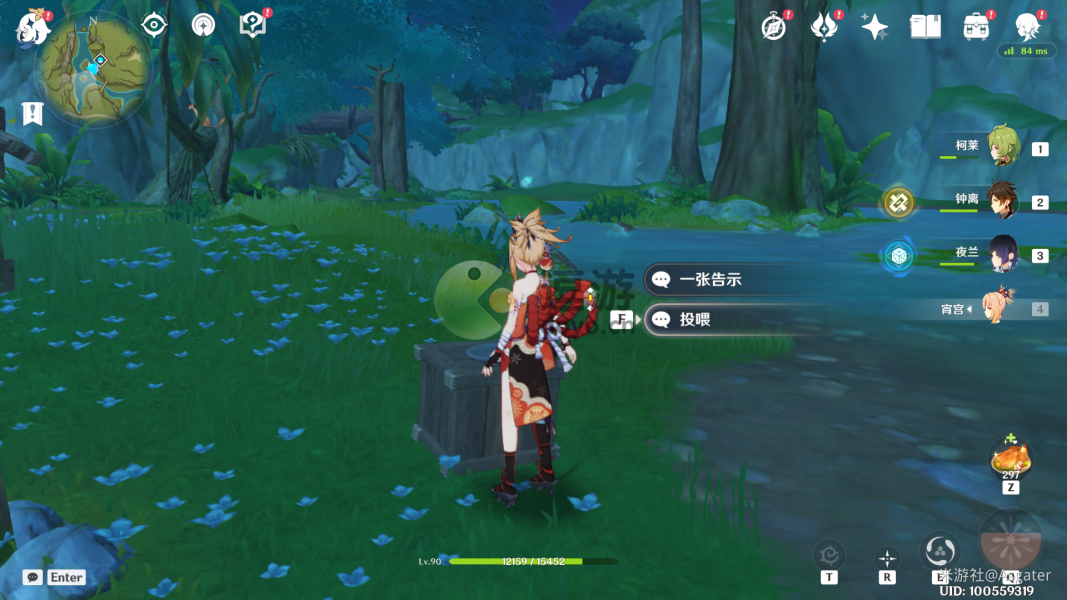Image resolution: width=1067 pixels, height=600 pixels.
Task: Click the star-in-rings icon beside the minimap
Action: [203, 25]
